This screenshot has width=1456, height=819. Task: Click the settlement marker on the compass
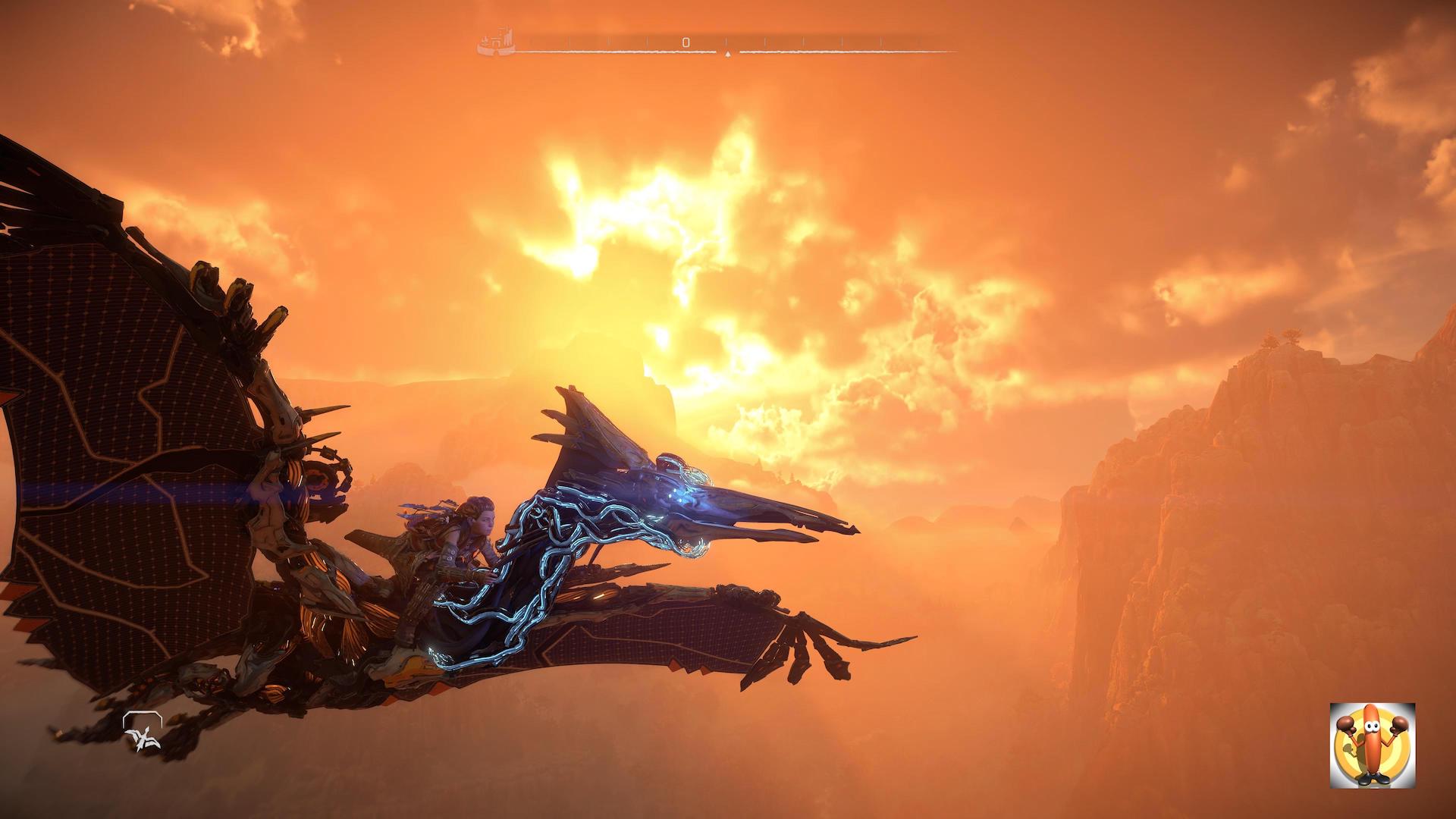(496, 43)
